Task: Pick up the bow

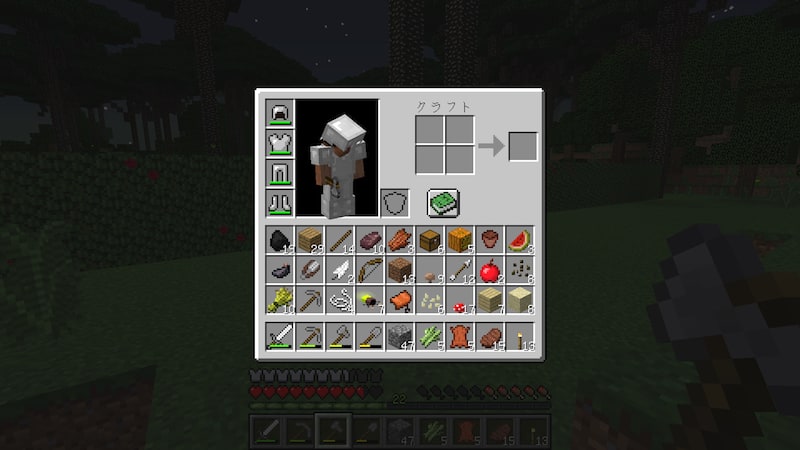Action: (368, 270)
